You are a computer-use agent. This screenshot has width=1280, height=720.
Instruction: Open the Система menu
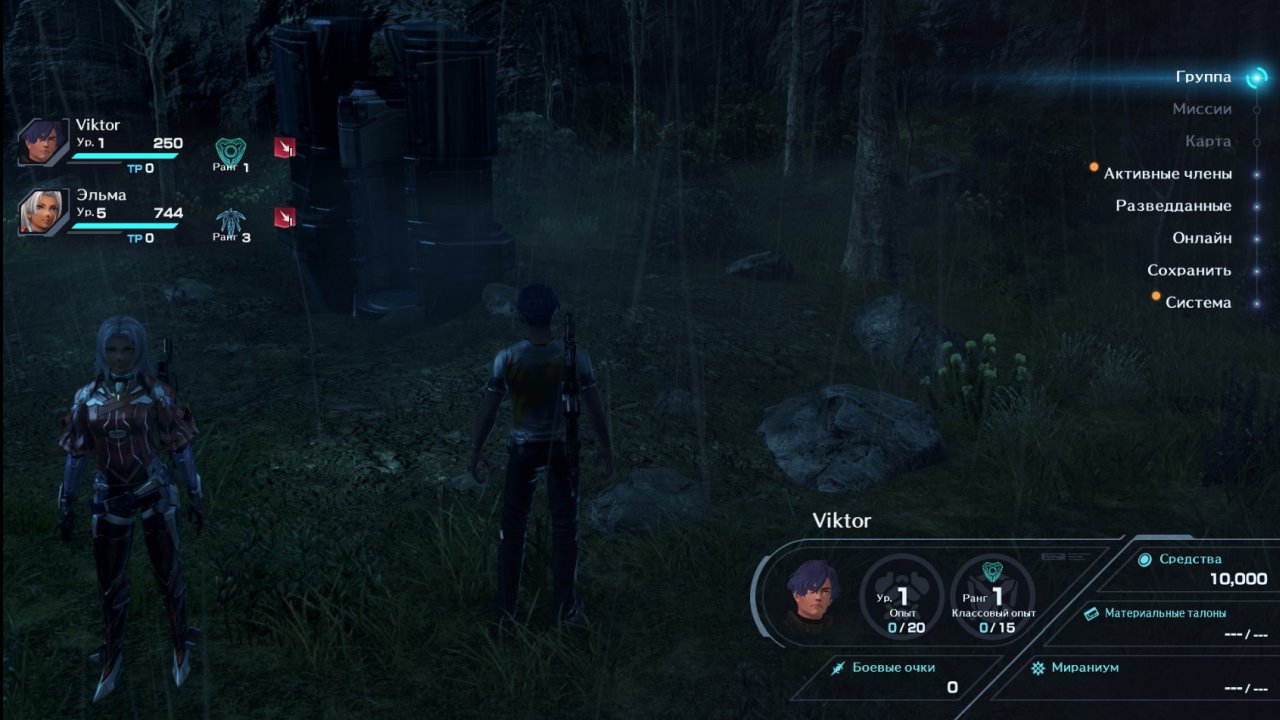click(1198, 302)
